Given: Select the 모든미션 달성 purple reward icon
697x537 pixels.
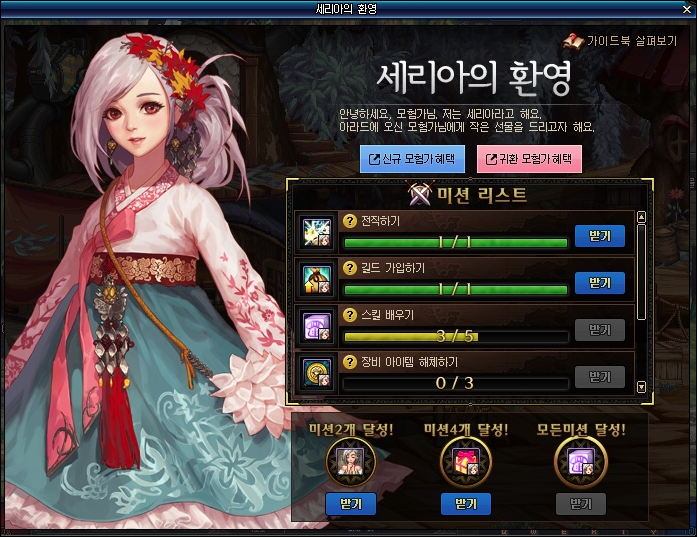Looking at the screenshot, I should pos(581,463).
